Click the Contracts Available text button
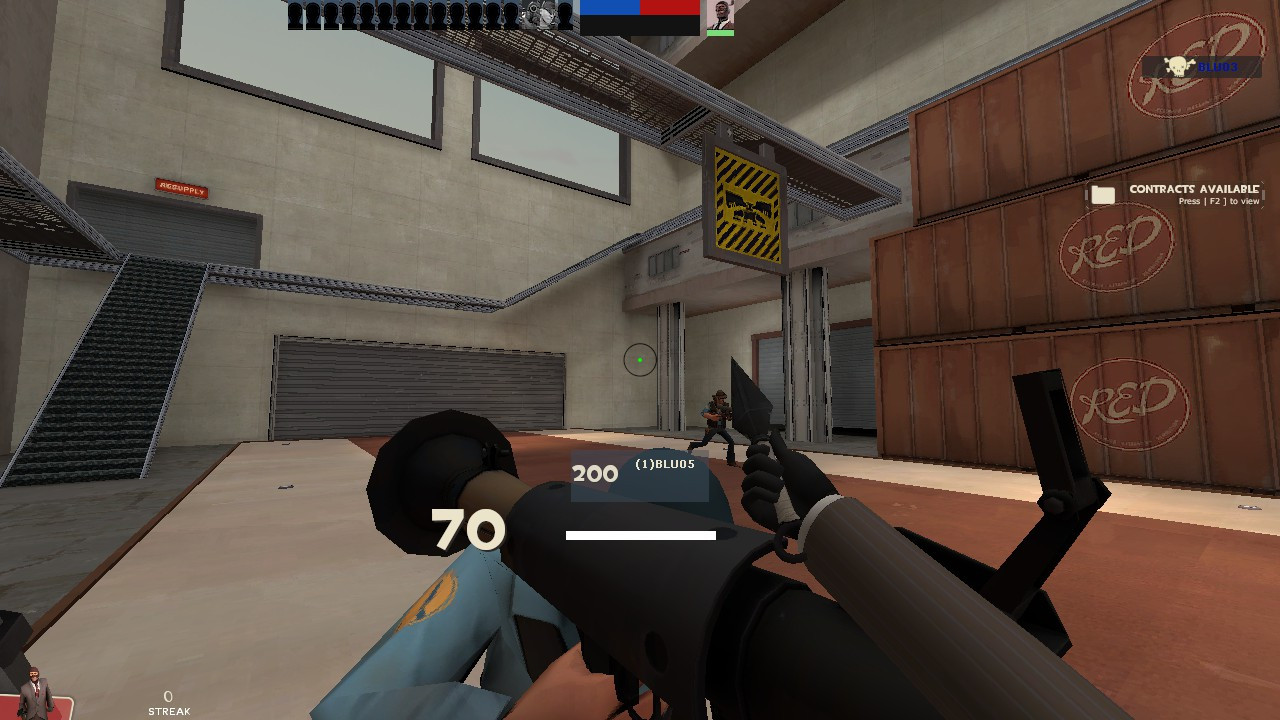The image size is (1280, 720). point(1194,188)
